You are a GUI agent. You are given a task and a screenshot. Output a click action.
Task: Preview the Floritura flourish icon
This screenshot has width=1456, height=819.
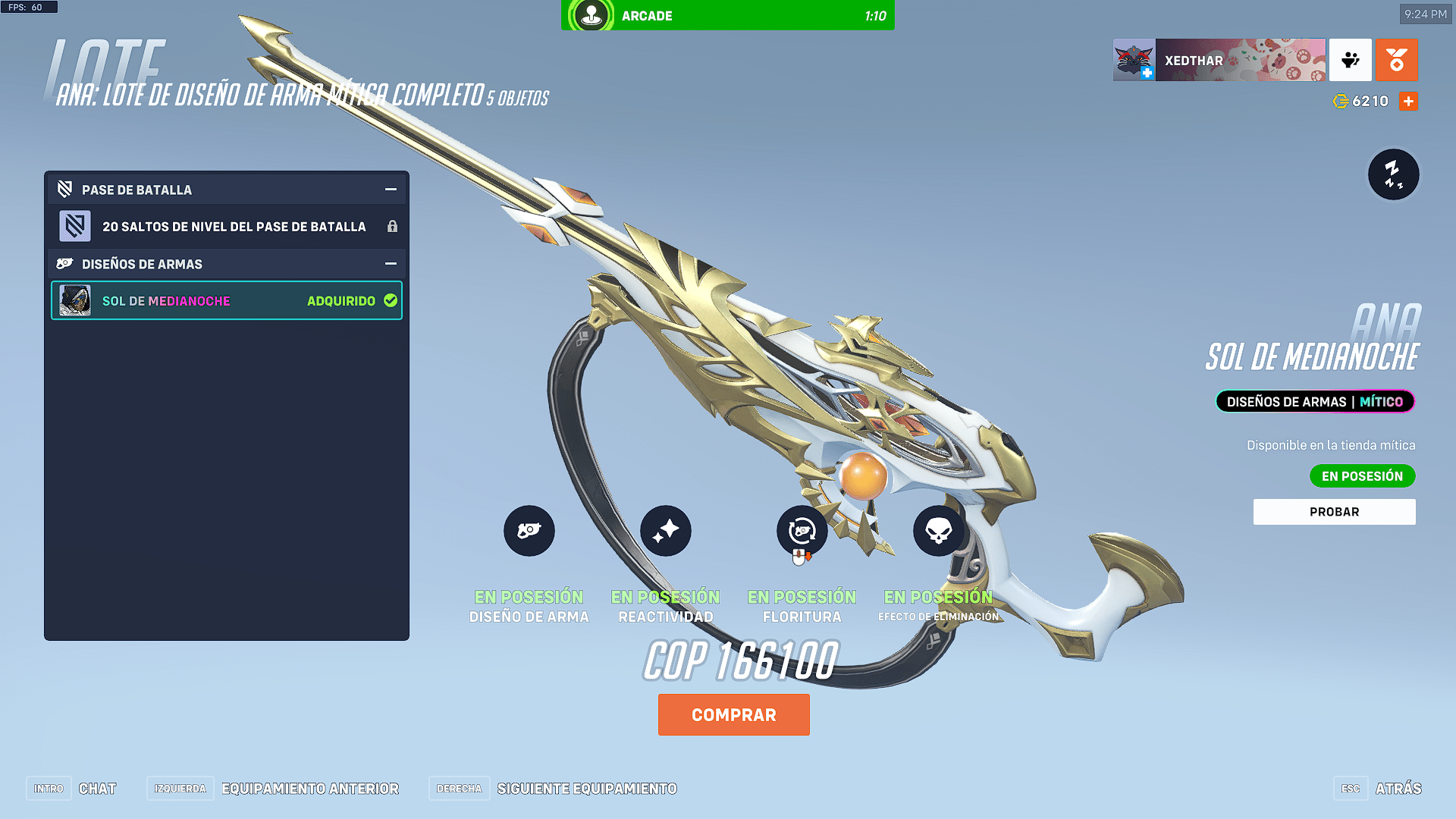802,531
